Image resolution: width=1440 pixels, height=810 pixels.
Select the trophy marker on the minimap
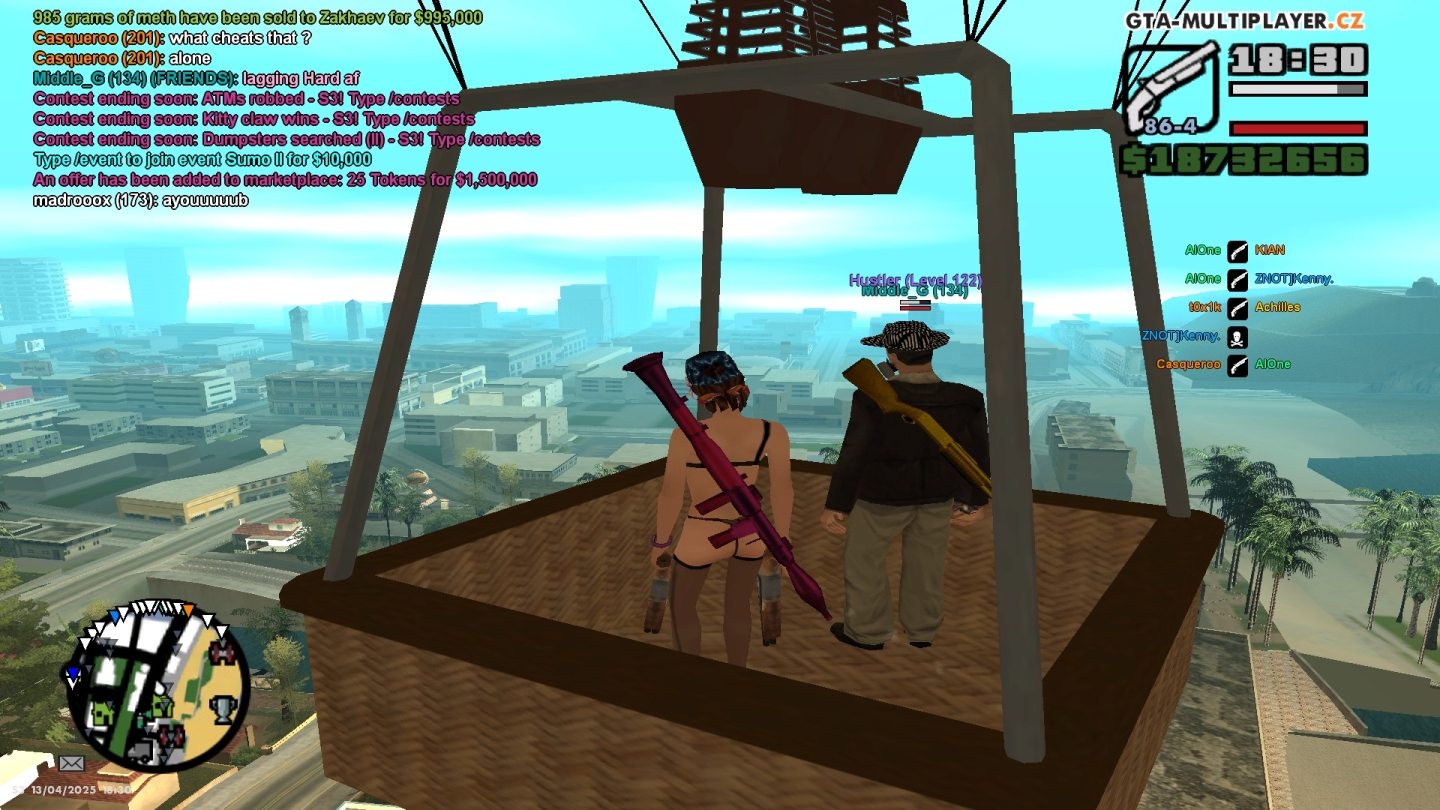222,709
